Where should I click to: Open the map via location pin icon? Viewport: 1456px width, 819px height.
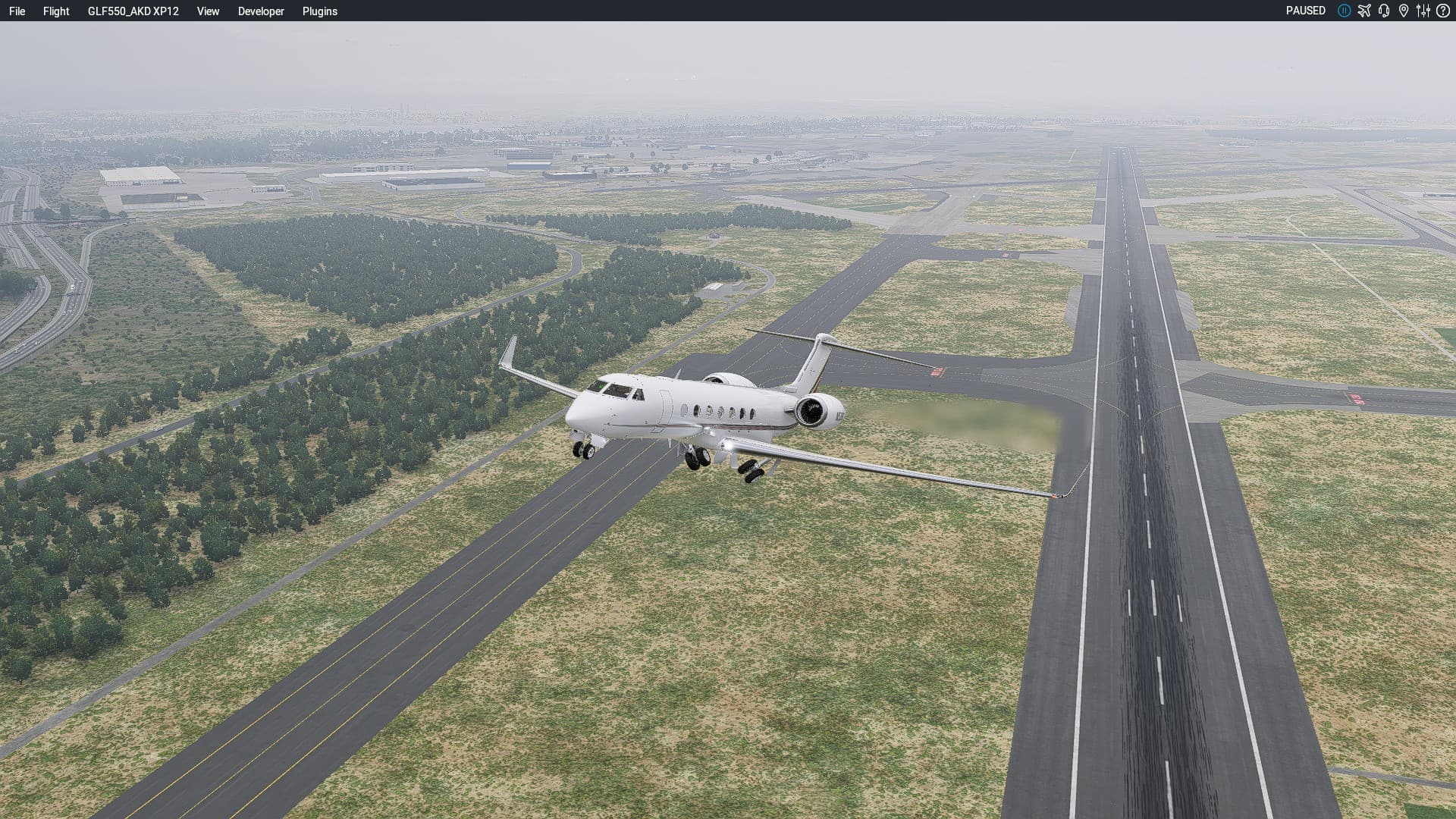(1404, 11)
